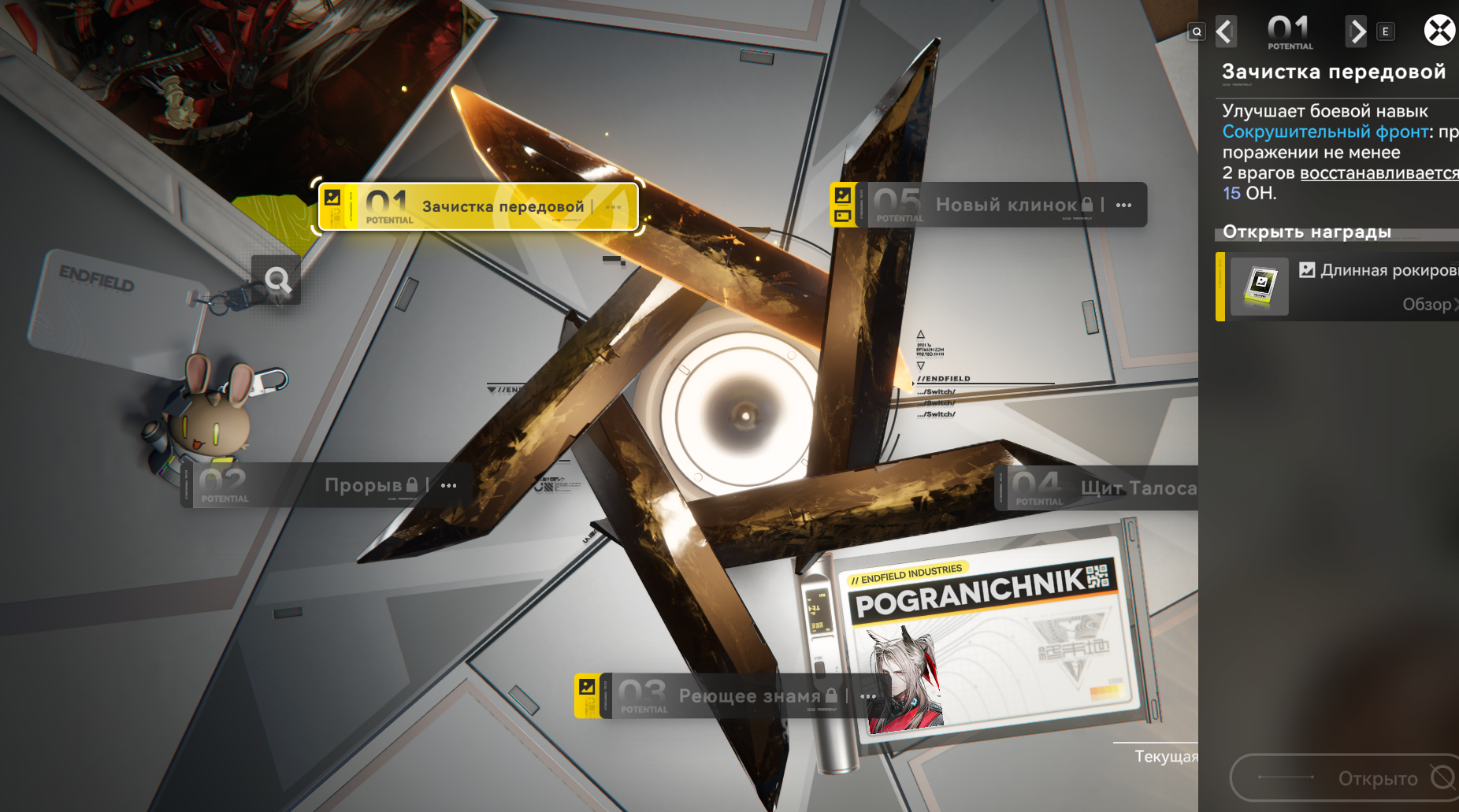
Task: Click the magnifying glass inspect button
Action: (x=277, y=280)
